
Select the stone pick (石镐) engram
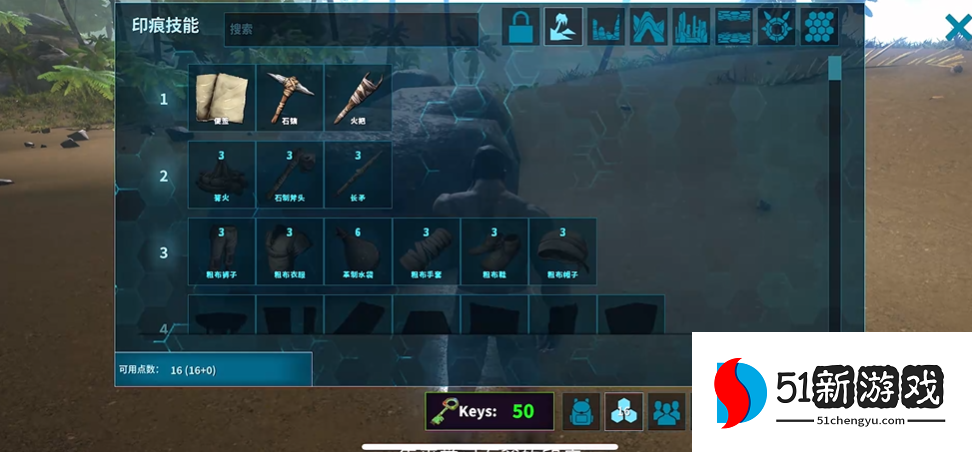pos(290,98)
